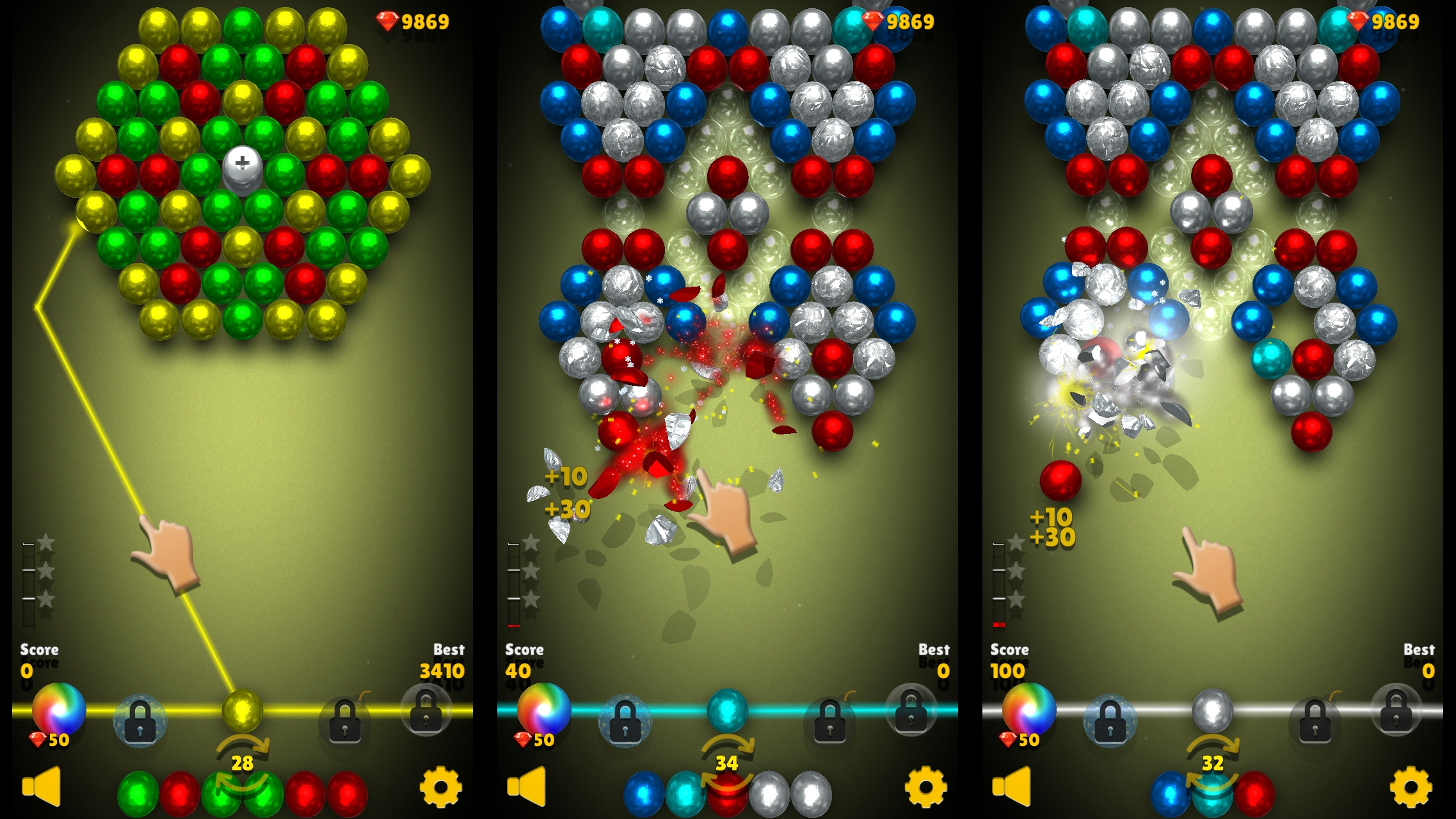
Task: Tap the Best score showing 3410
Action: tap(448, 672)
